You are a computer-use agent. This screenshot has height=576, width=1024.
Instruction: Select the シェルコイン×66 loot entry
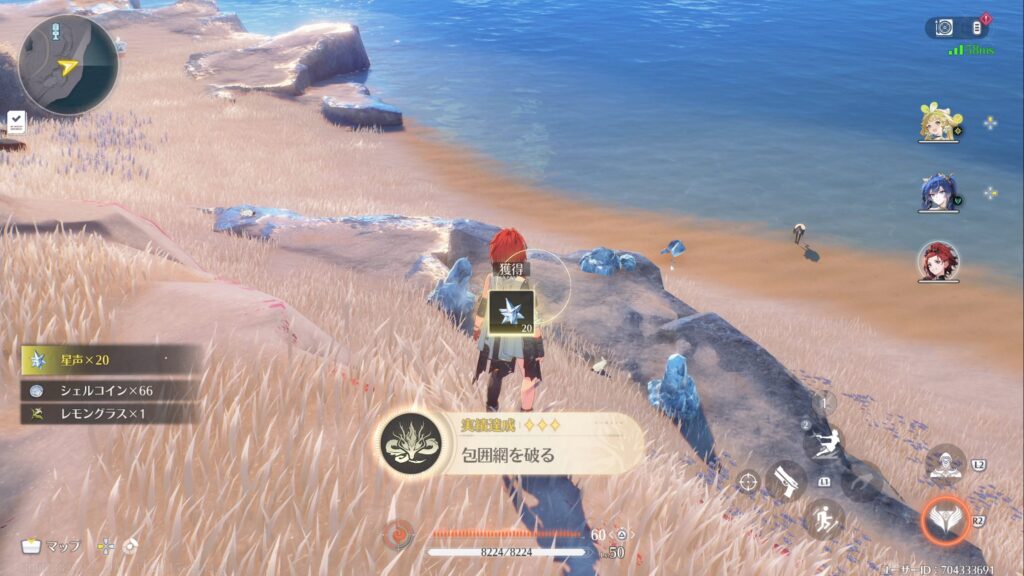click(110, 390)
